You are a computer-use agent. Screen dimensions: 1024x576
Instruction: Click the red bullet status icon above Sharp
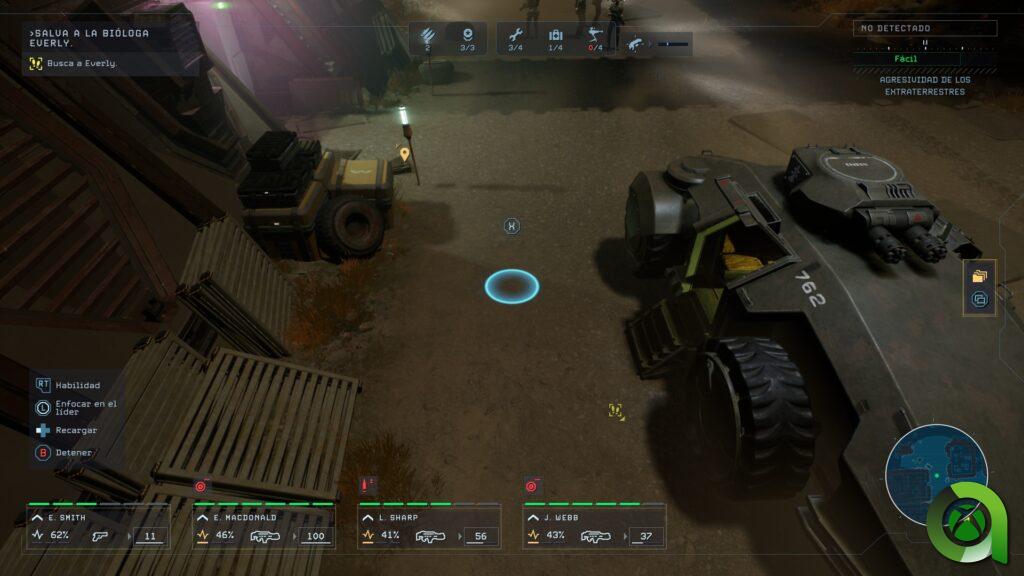(x=367, y=485)
